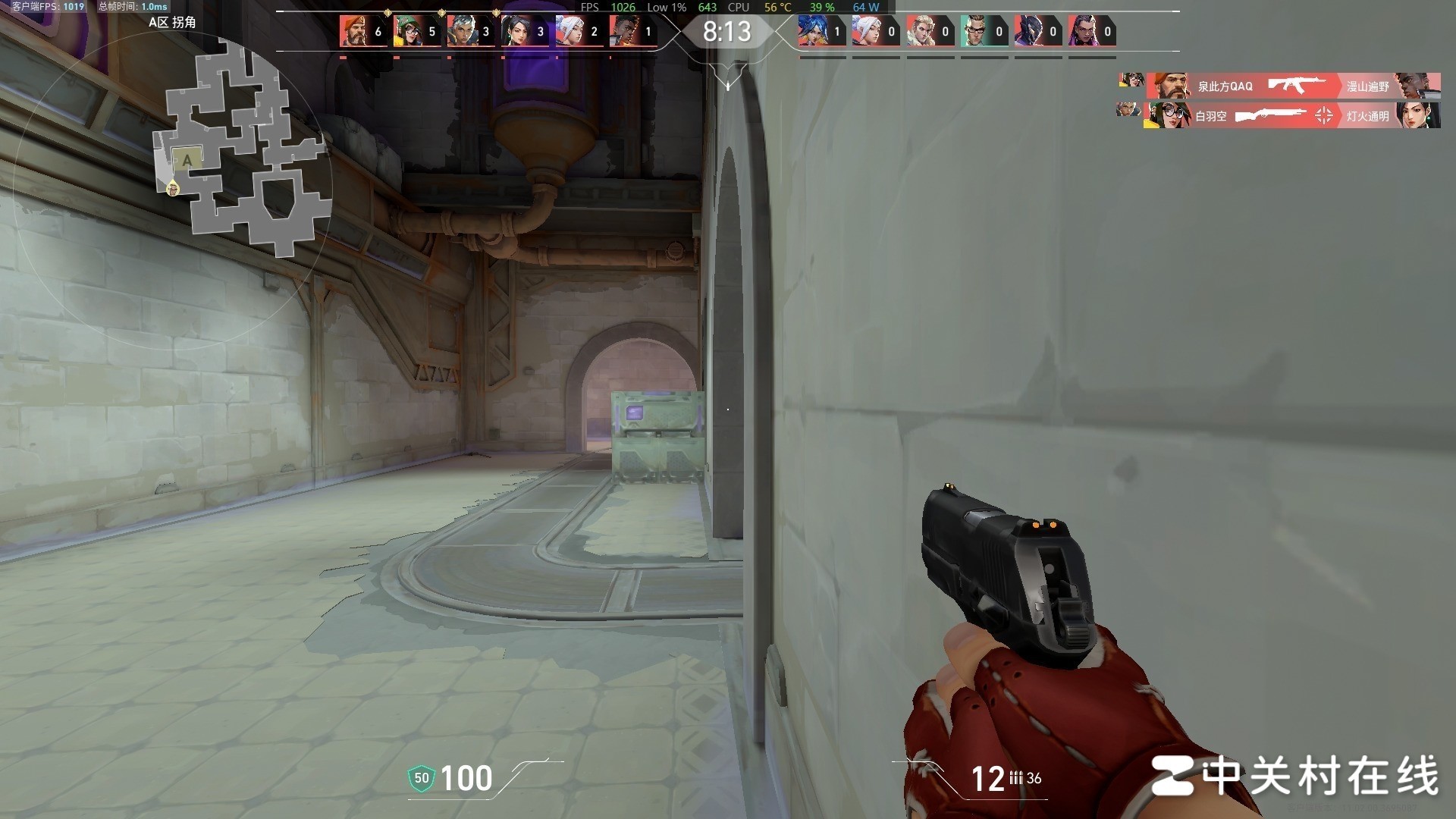Select the Phoenix portrait in the top bar
The height and width of the screenshot is (819, 1456).
click(x=623, y=31)
